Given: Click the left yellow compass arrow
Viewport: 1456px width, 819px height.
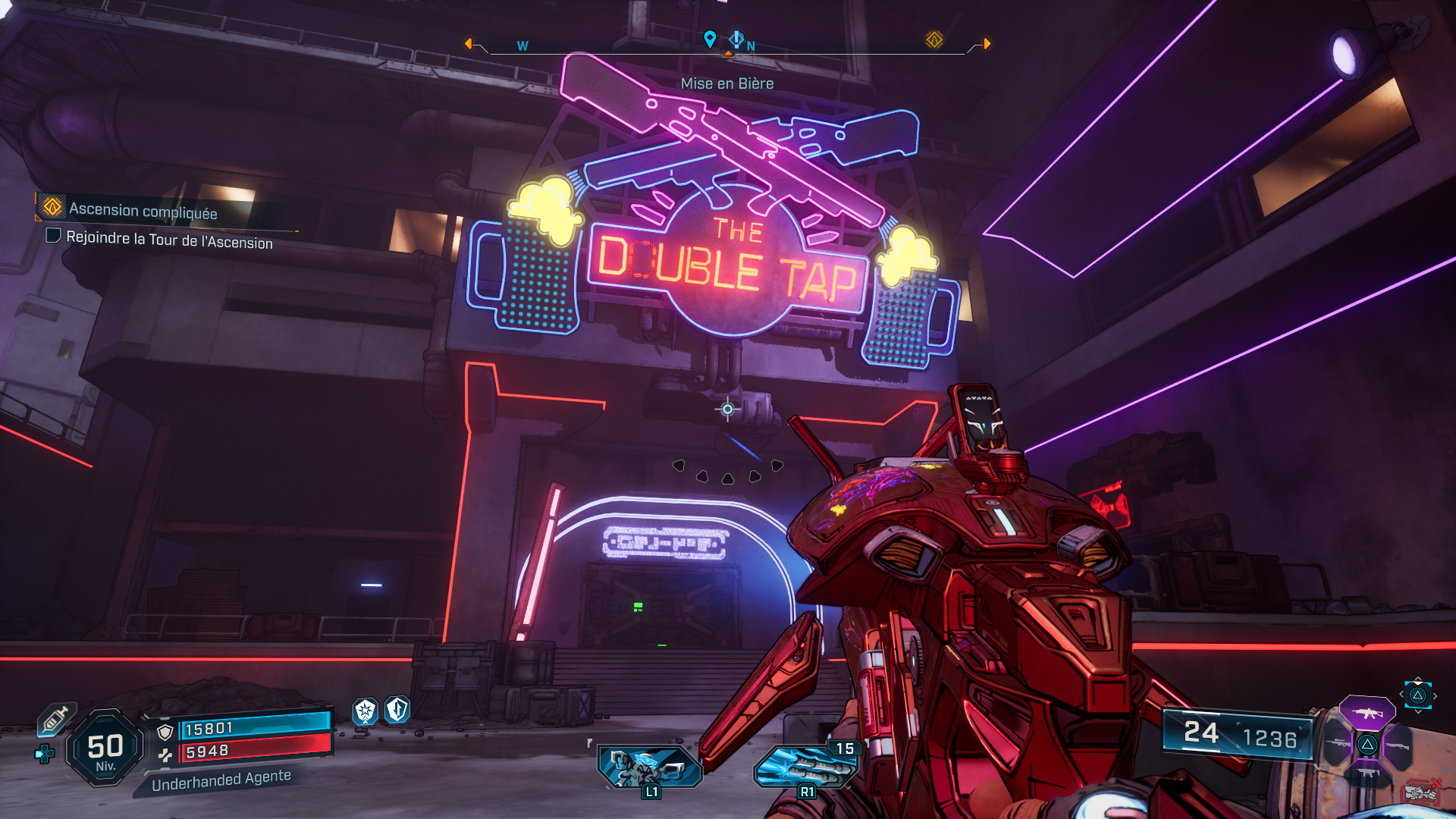Looking at the screenshot, I should [468, 42].
